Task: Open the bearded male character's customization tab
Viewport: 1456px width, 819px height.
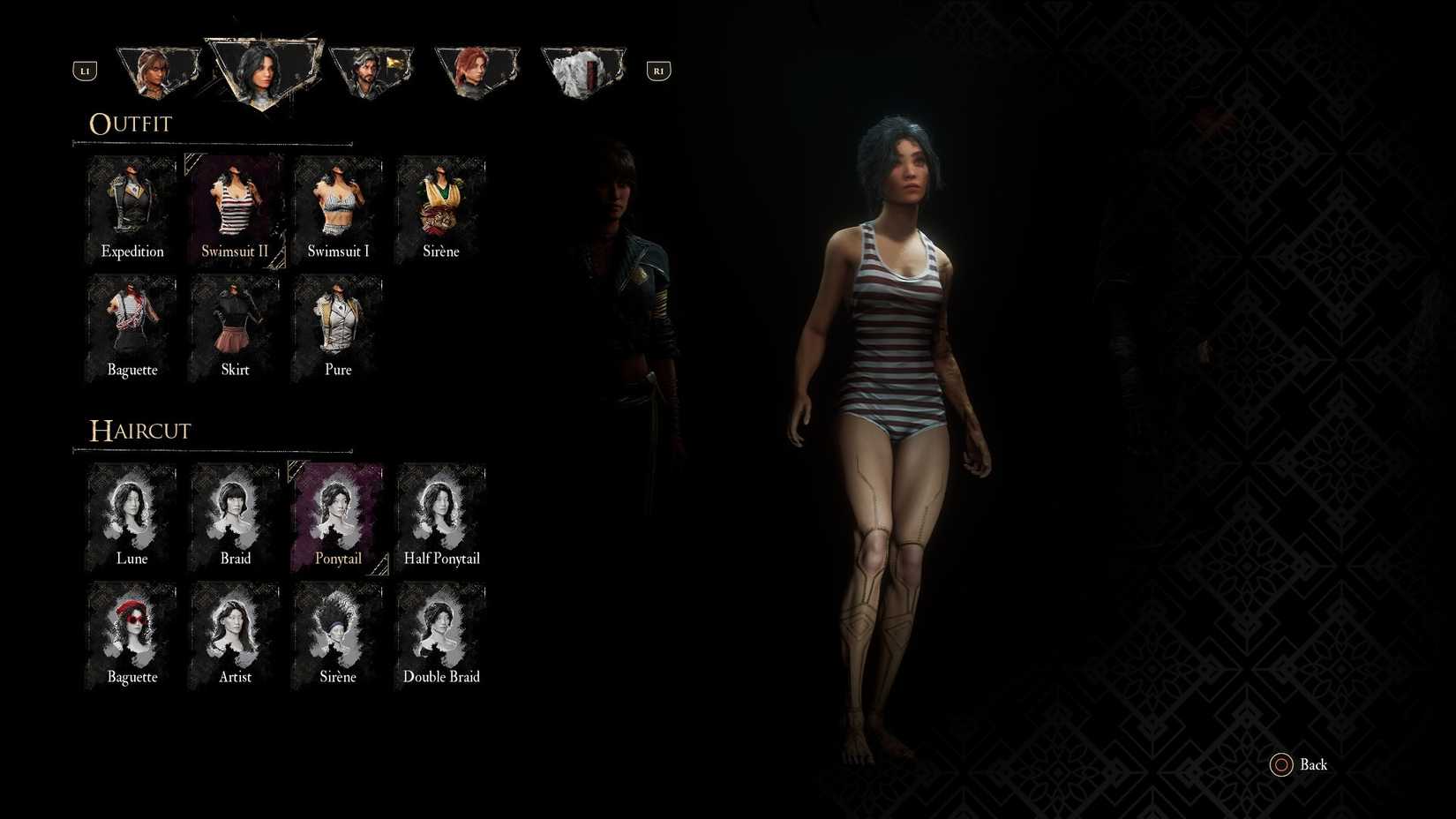Action: point(372,69)
